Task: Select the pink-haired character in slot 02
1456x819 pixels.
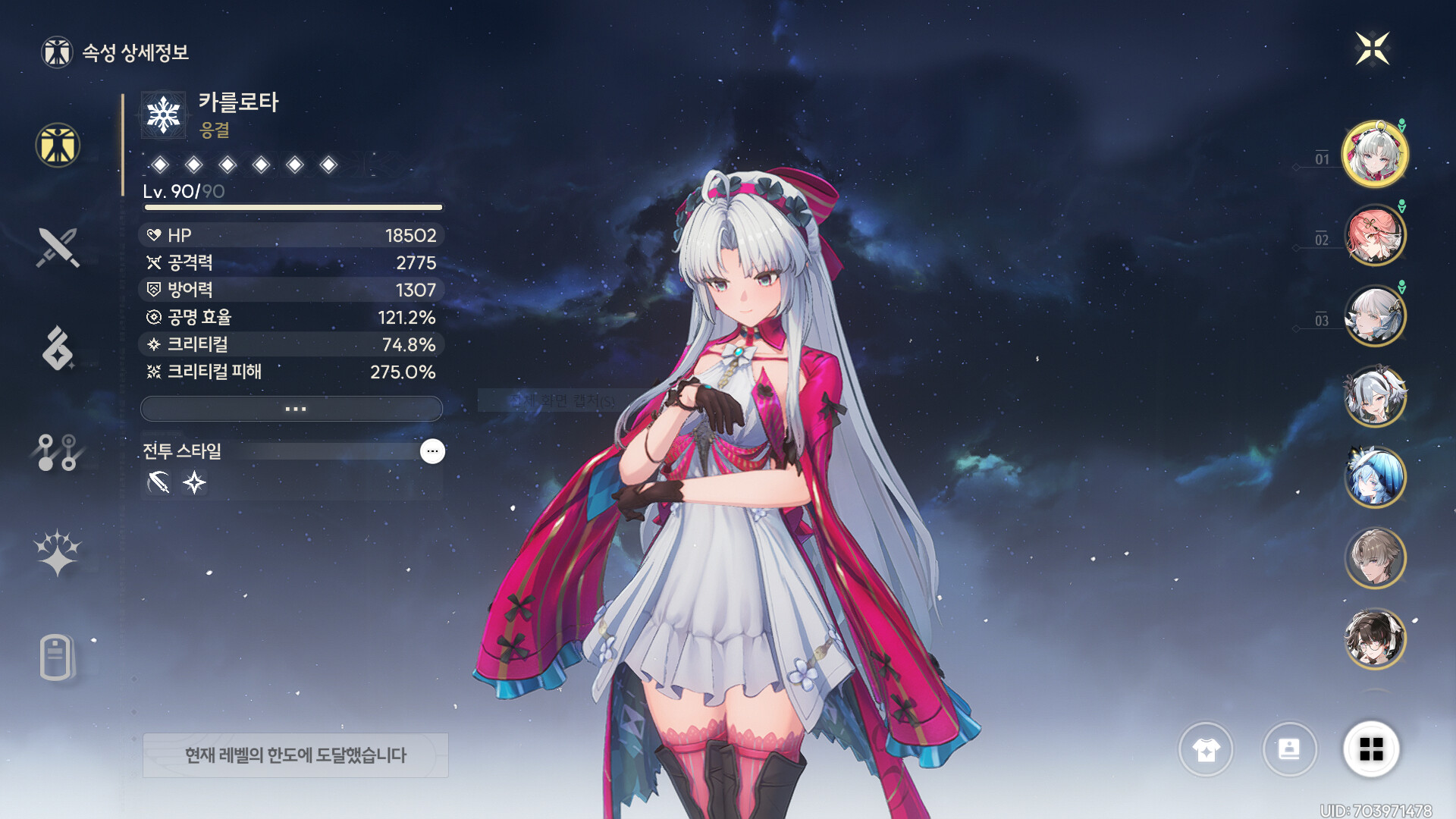Action: click(x=1374, y=236)
